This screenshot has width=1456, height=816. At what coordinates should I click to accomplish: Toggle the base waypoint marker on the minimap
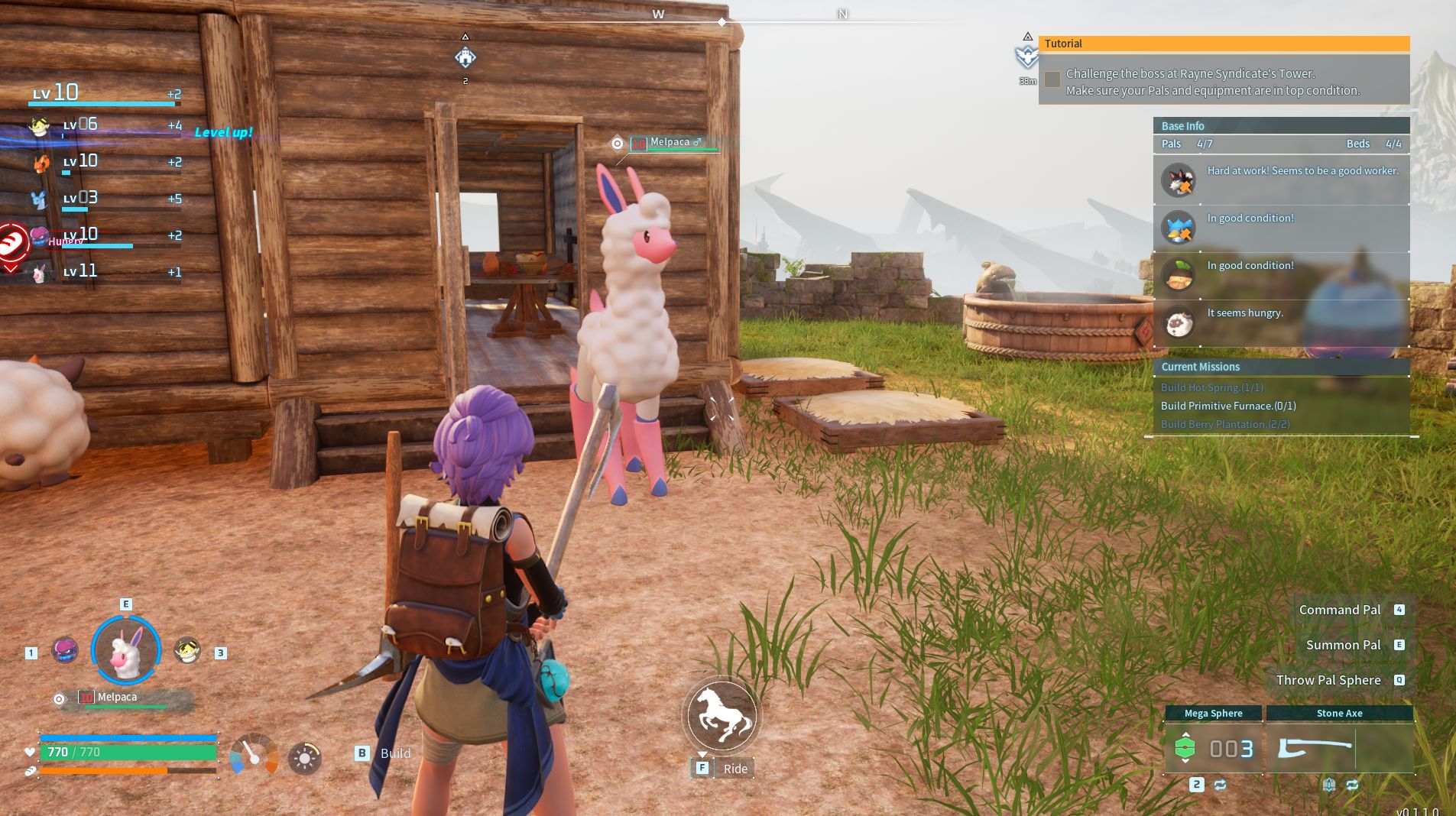[x=465, y=57]
